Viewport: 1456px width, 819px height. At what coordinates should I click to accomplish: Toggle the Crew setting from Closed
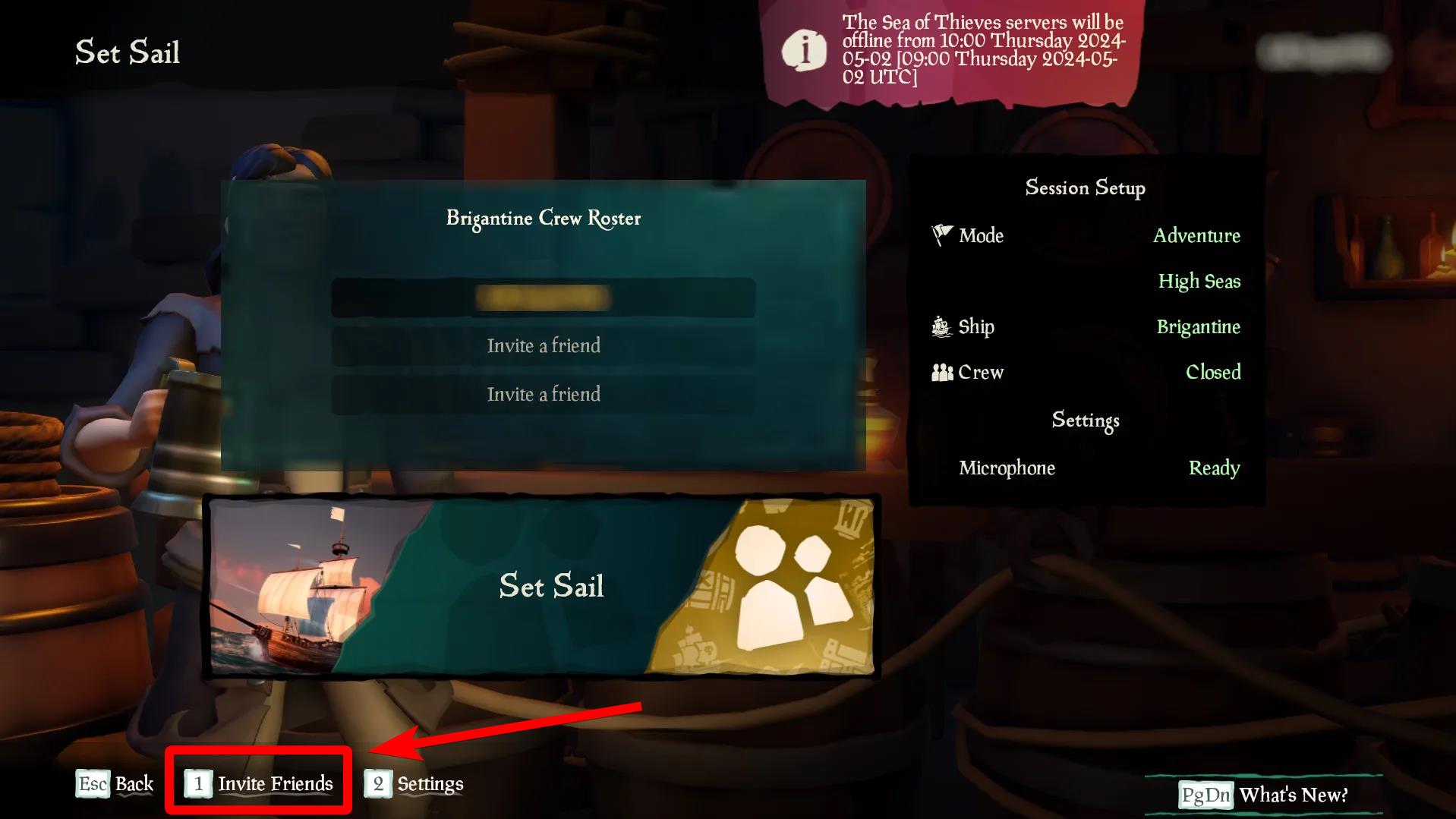[1213, 372]
